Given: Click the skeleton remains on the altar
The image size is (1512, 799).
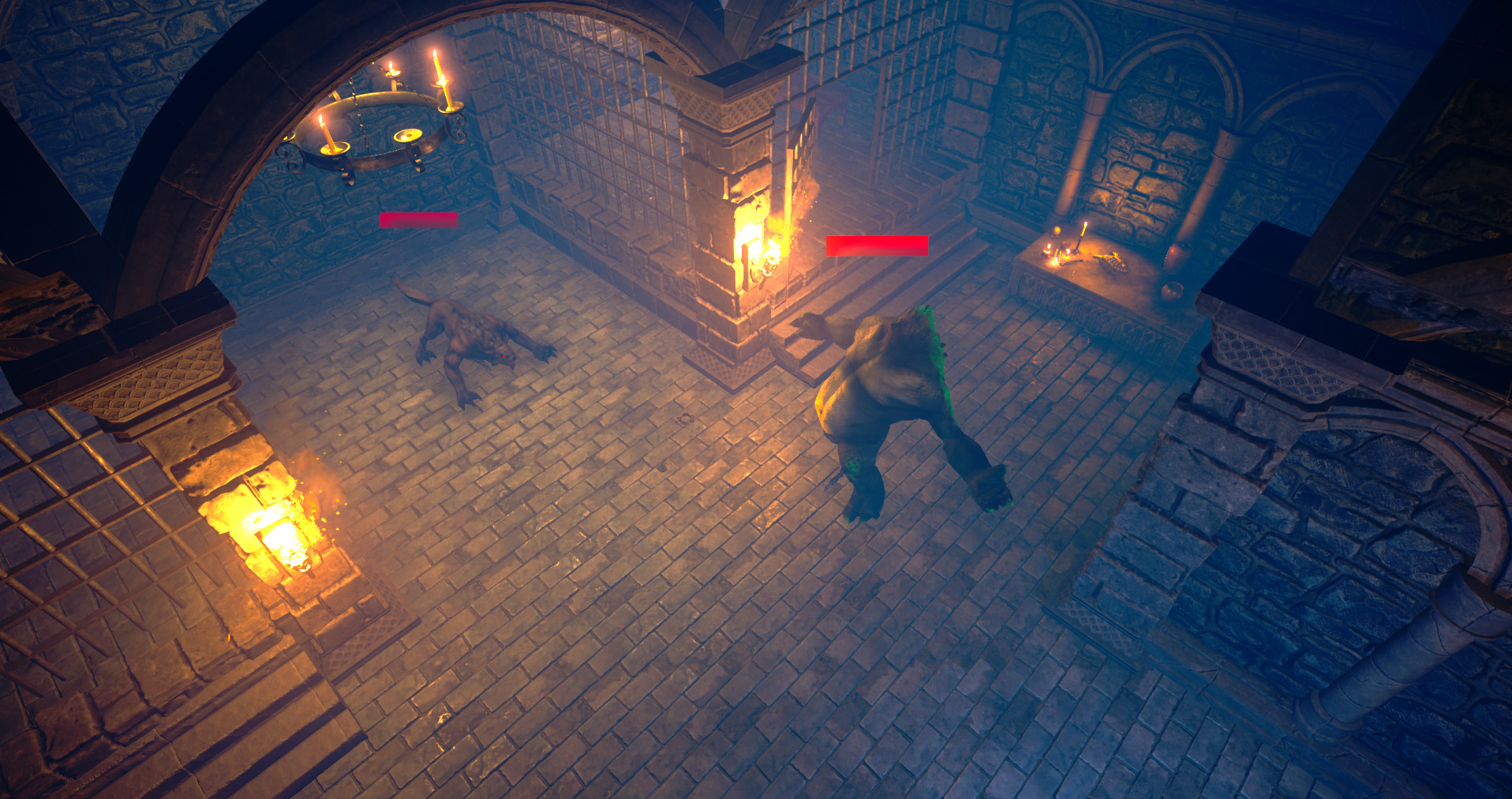Looking at the screenshot, I should click(x=1114, y=263).
